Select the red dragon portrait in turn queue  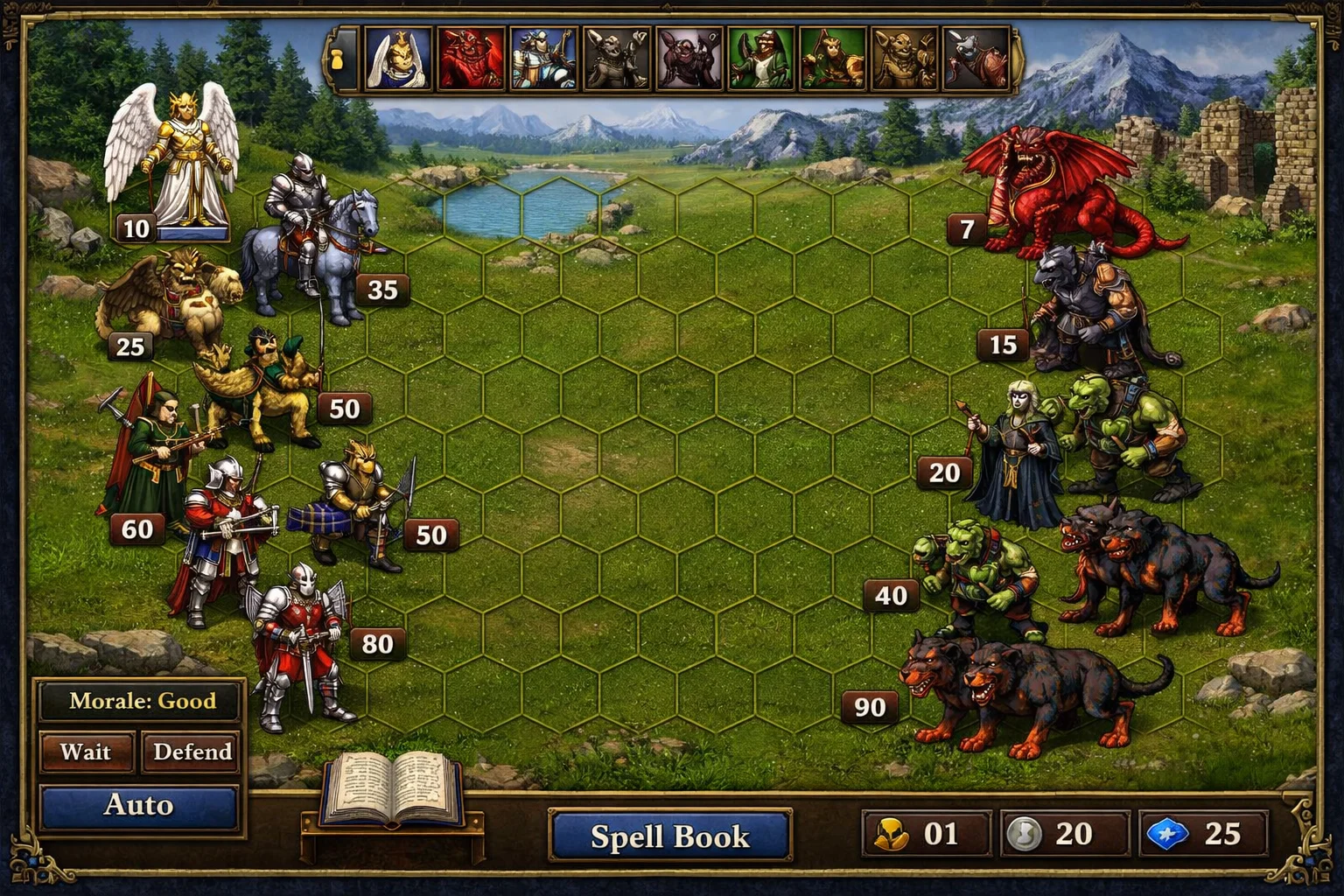(471, 59)
